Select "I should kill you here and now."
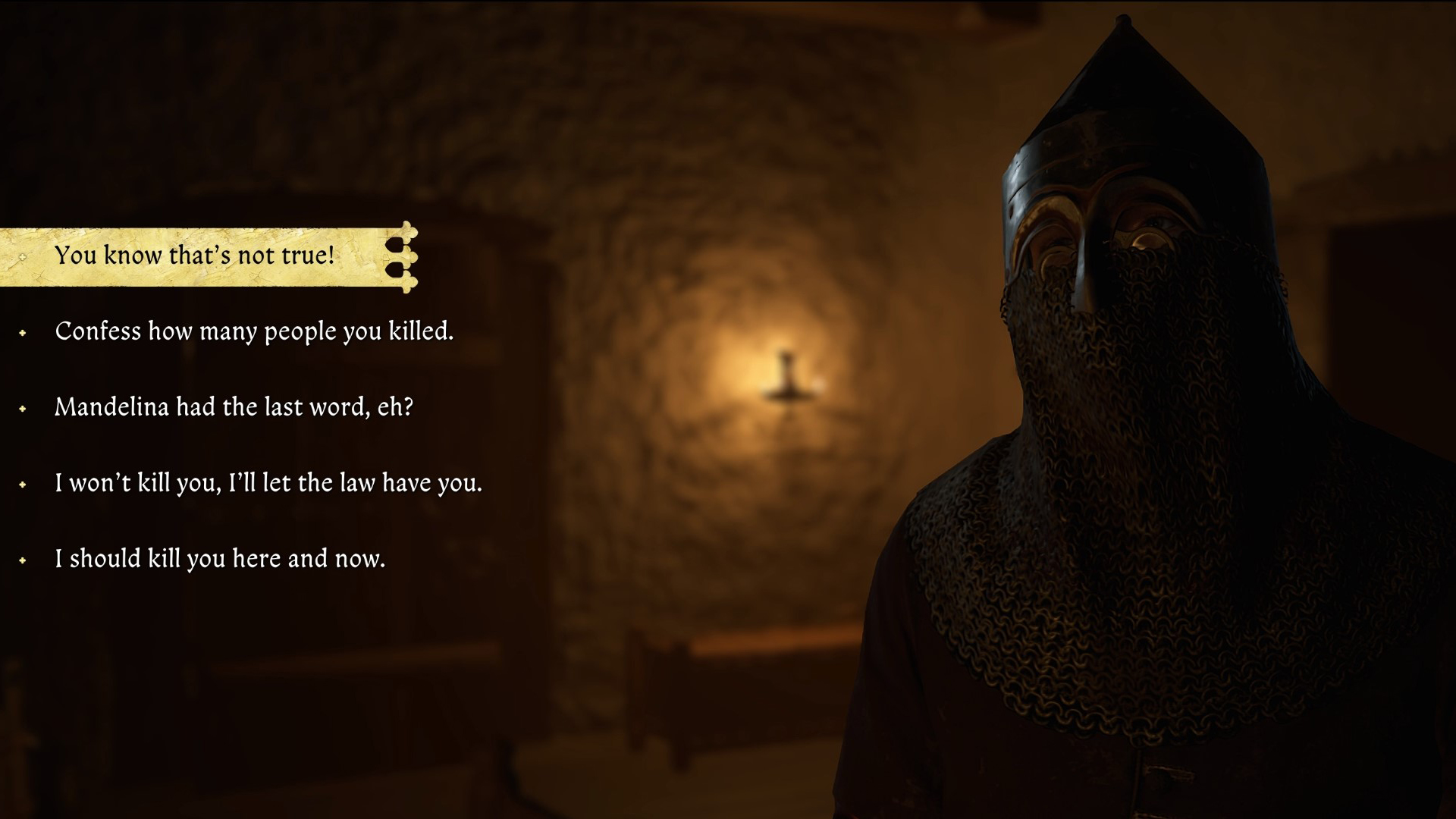1456x819 pixels. click(220, 559)
